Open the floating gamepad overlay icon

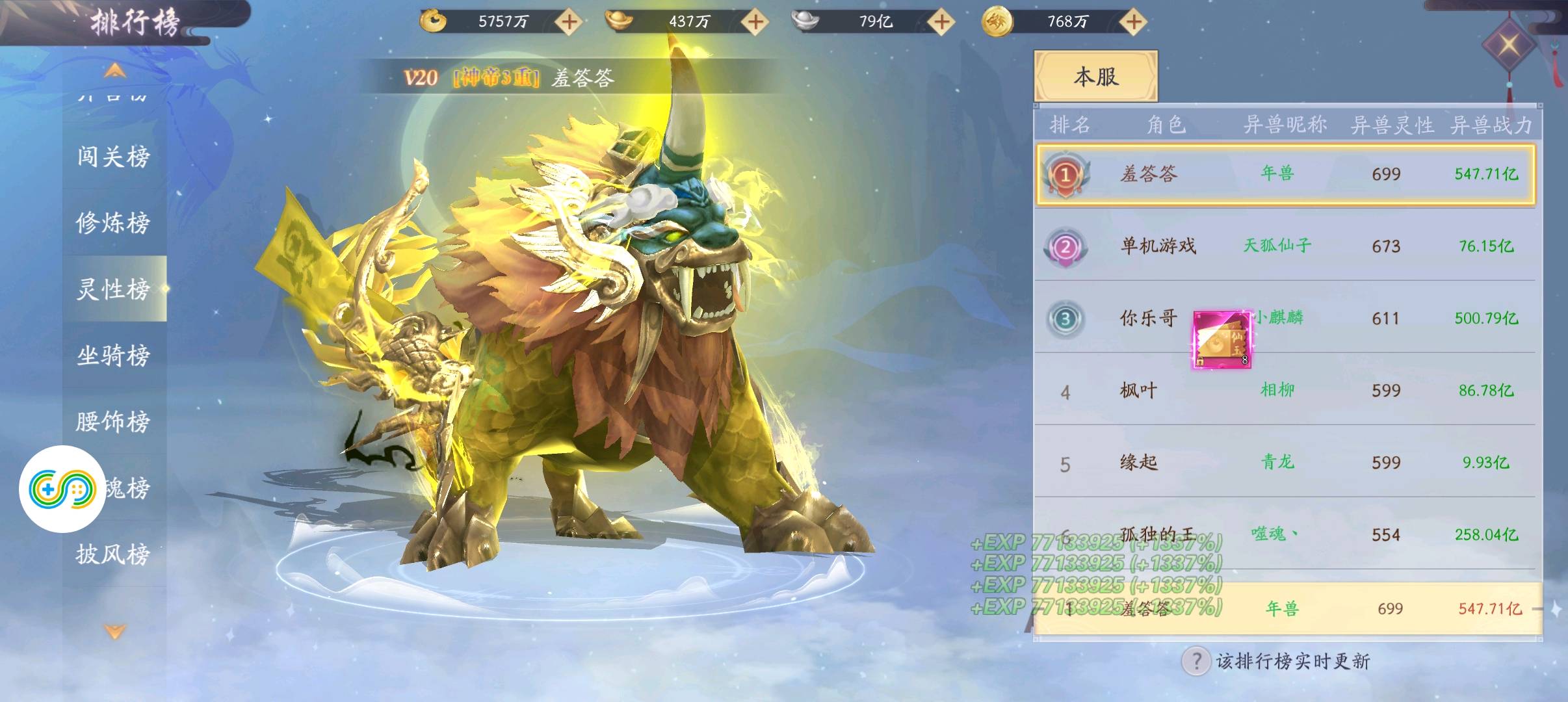[x=62, y=489]
